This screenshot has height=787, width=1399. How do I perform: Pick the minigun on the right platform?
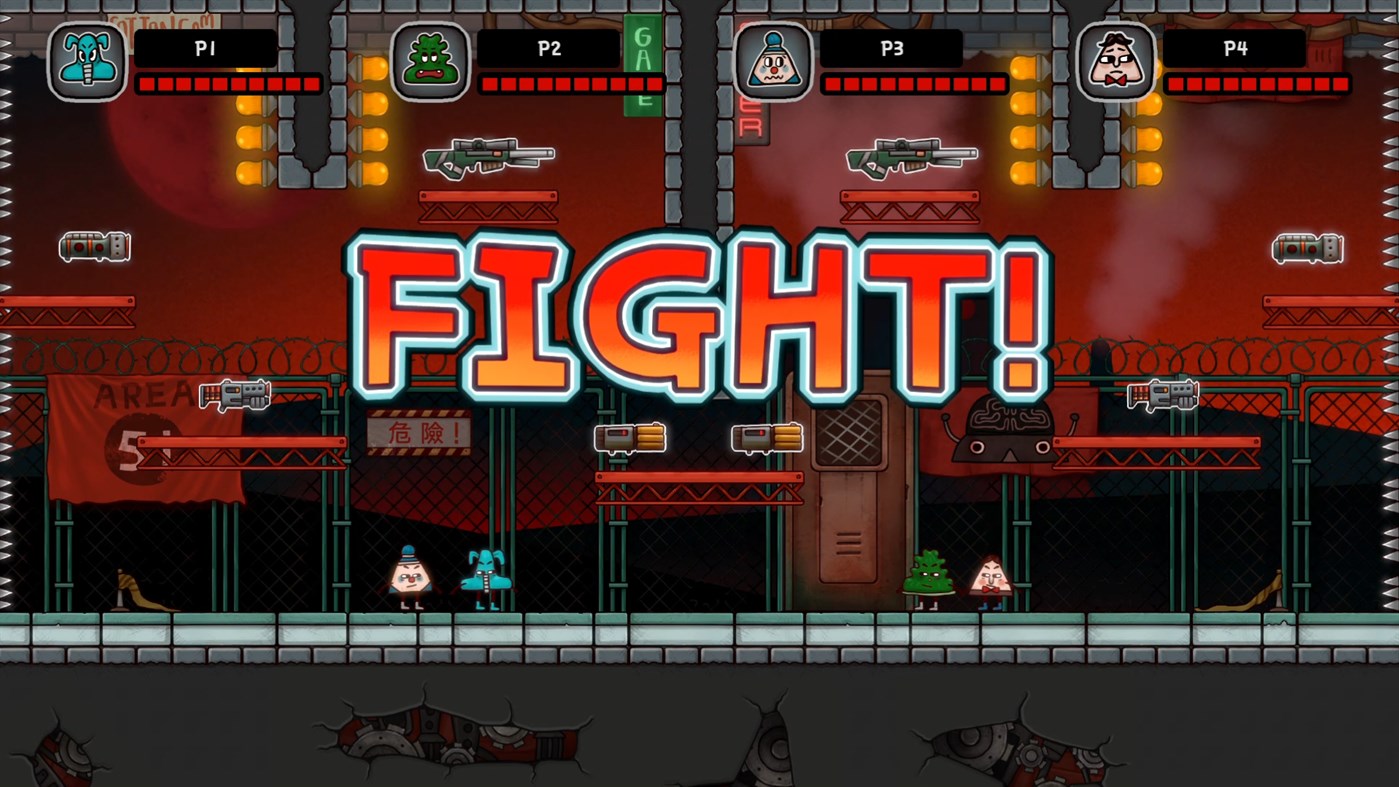point(1163,394)
